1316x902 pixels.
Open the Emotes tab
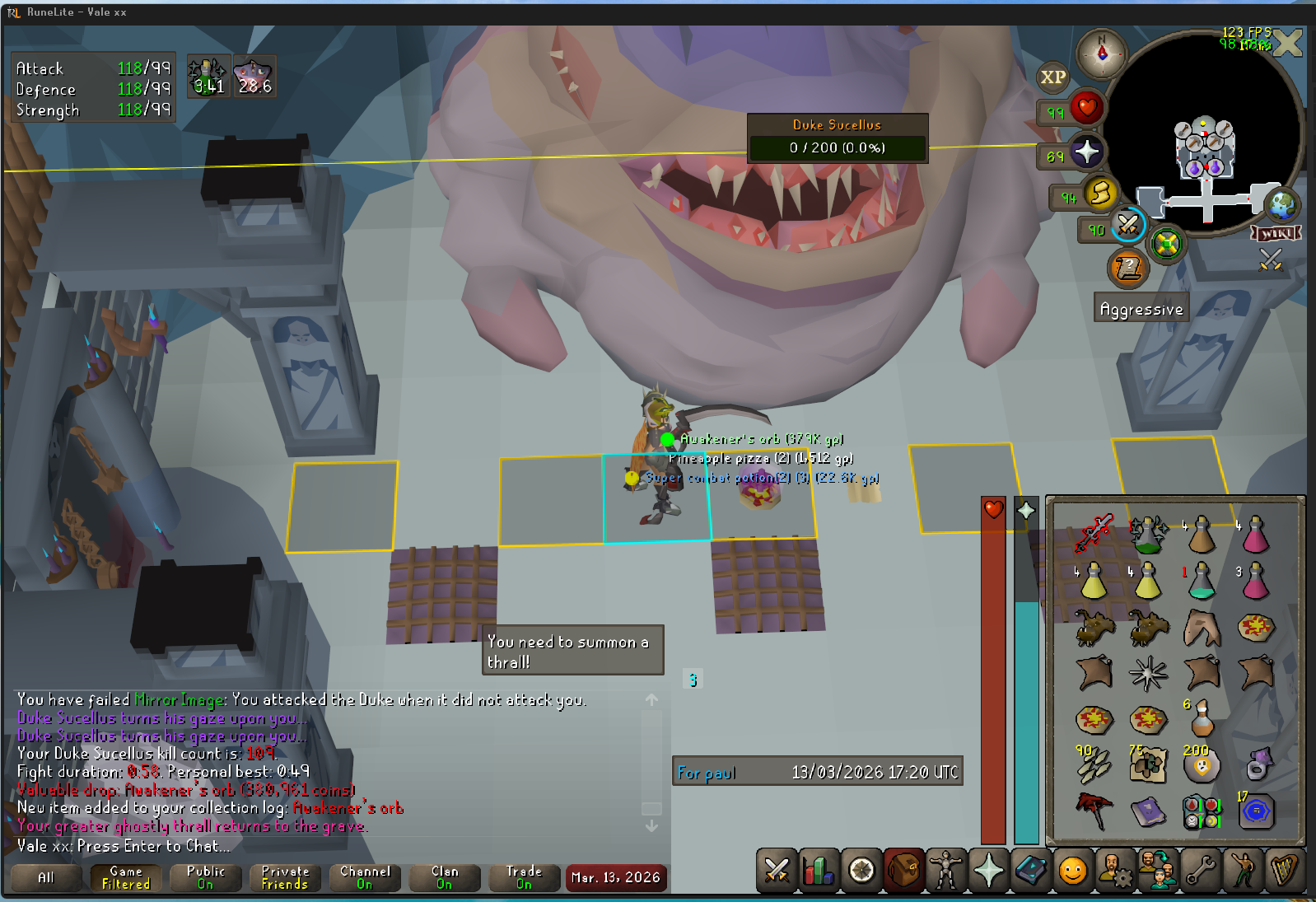pos(1243,870)
